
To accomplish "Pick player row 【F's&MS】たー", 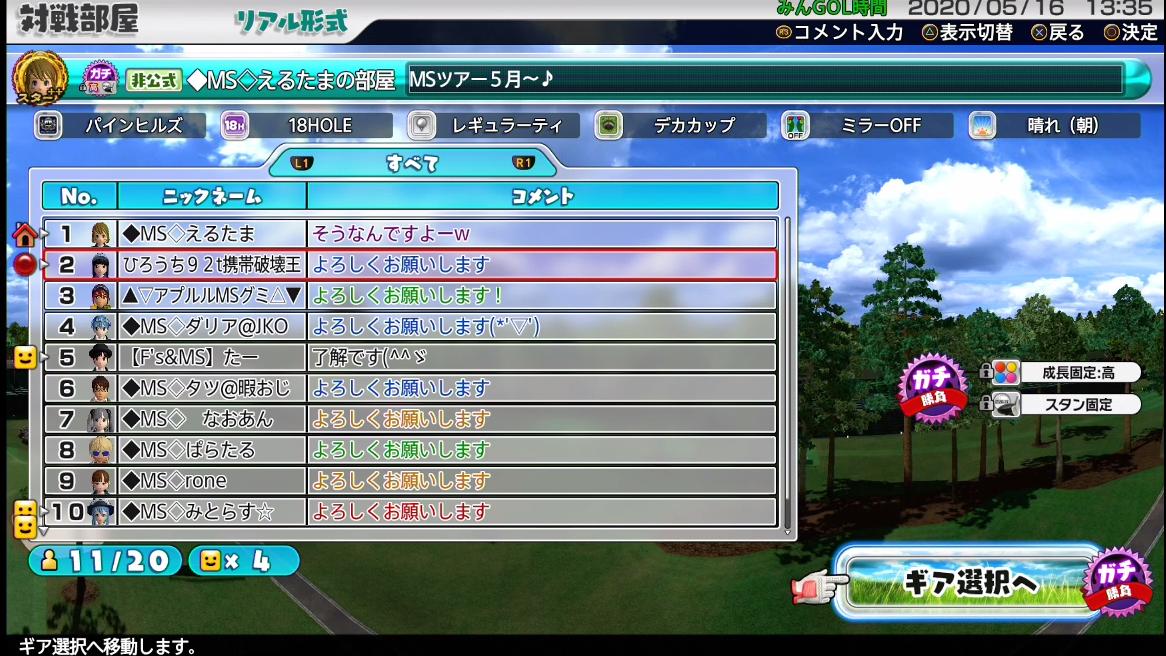I will pos(410,357).
